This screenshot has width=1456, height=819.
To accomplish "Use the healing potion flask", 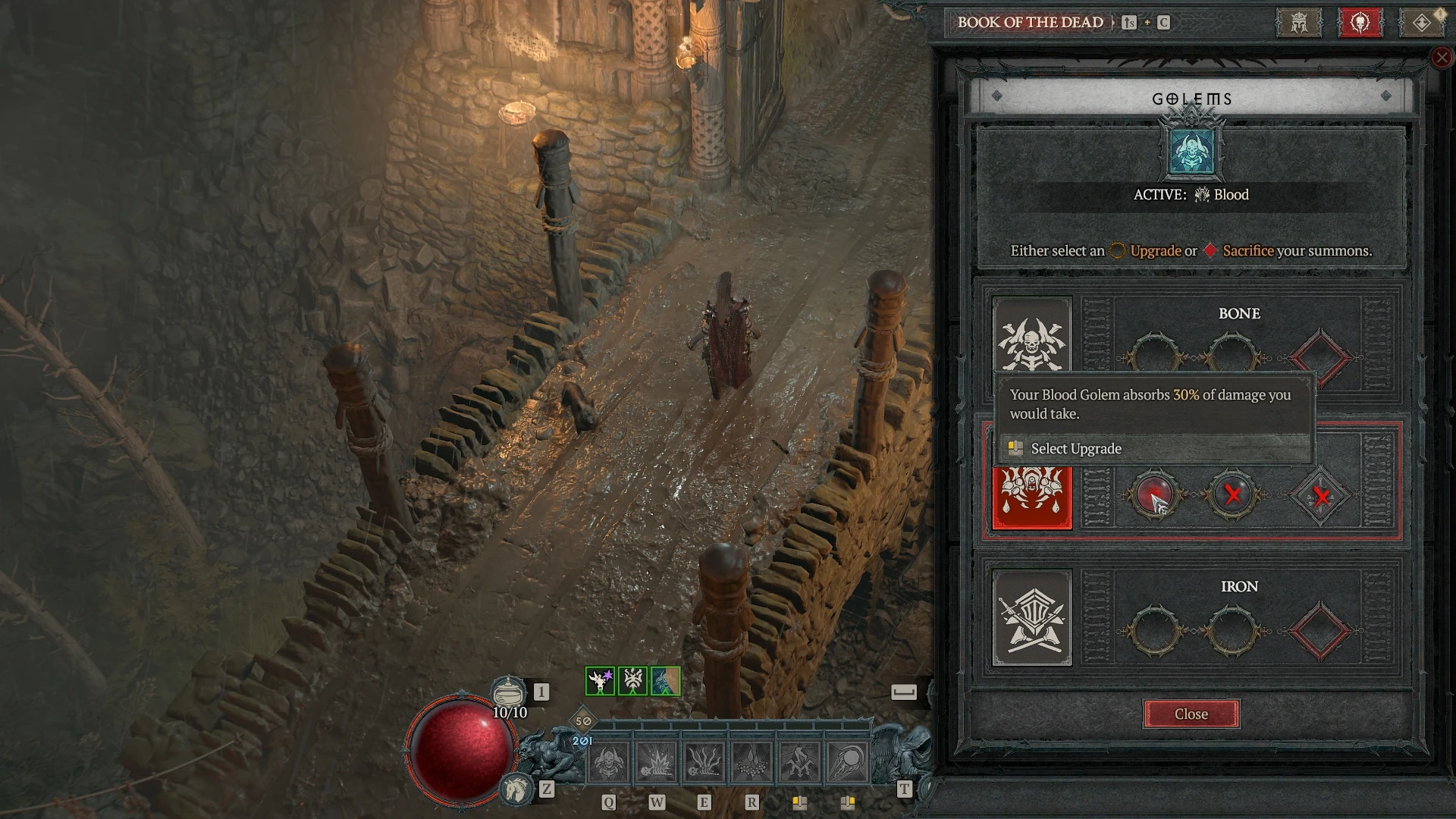I will (508, 692).
